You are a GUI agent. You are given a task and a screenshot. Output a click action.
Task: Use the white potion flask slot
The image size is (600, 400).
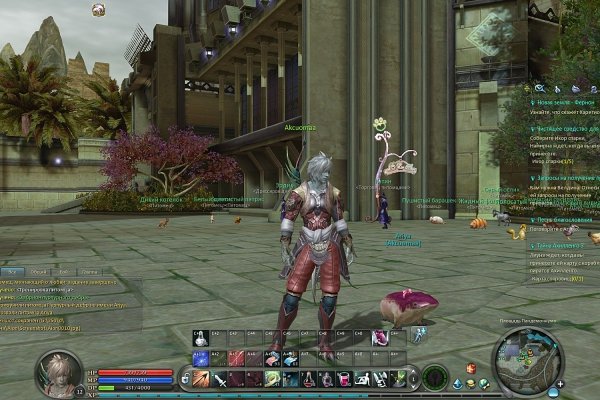(x=200, y=340)
